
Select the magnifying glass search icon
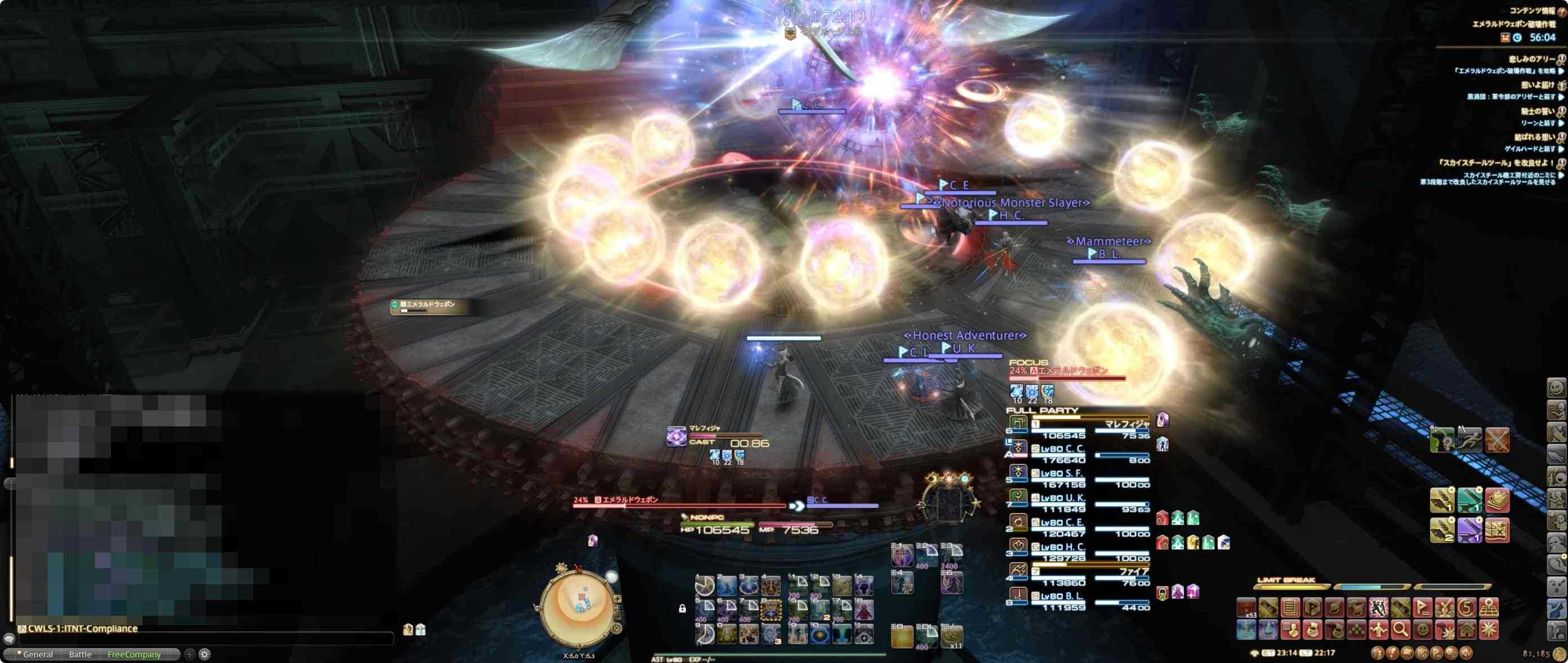click(x=1401, y=633)
